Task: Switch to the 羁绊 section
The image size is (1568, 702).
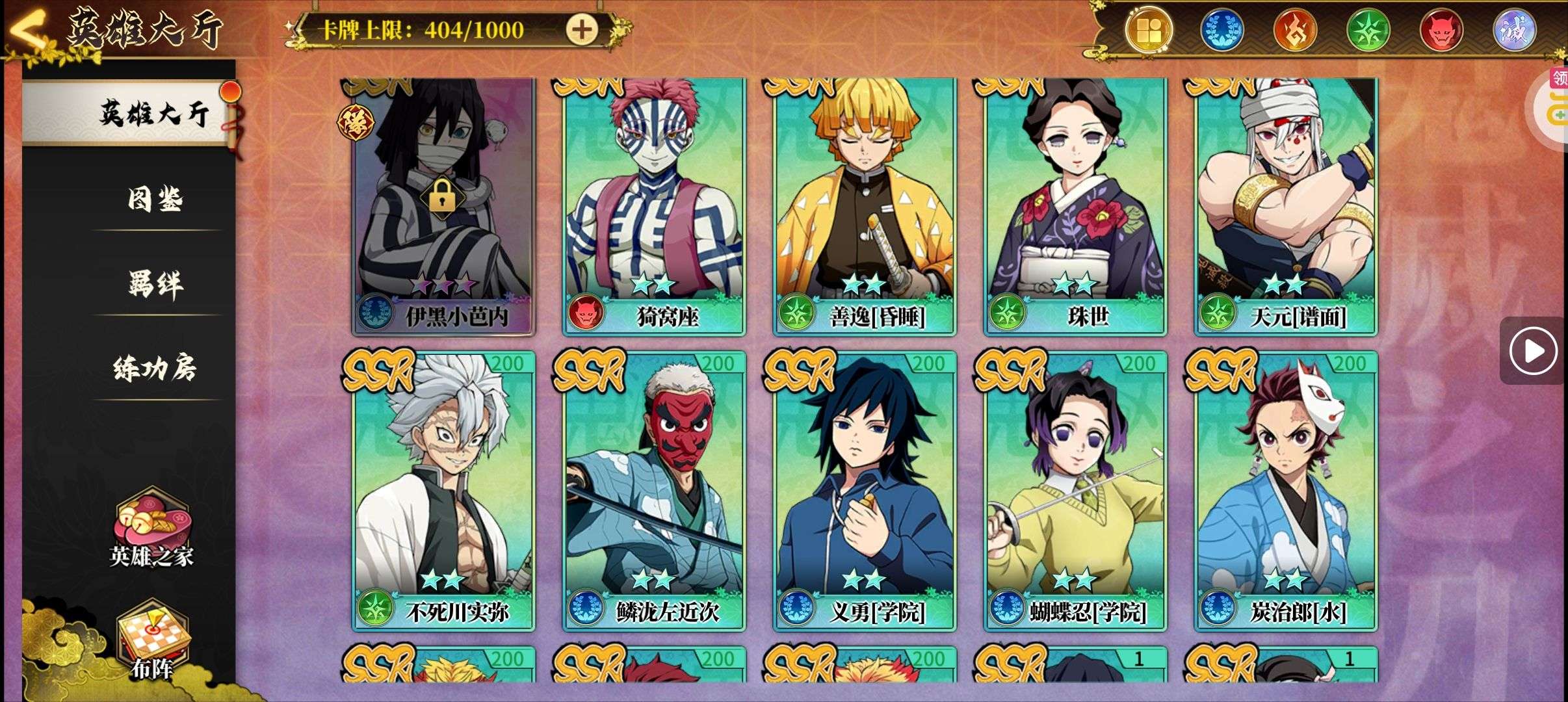Action: (155, 284)
